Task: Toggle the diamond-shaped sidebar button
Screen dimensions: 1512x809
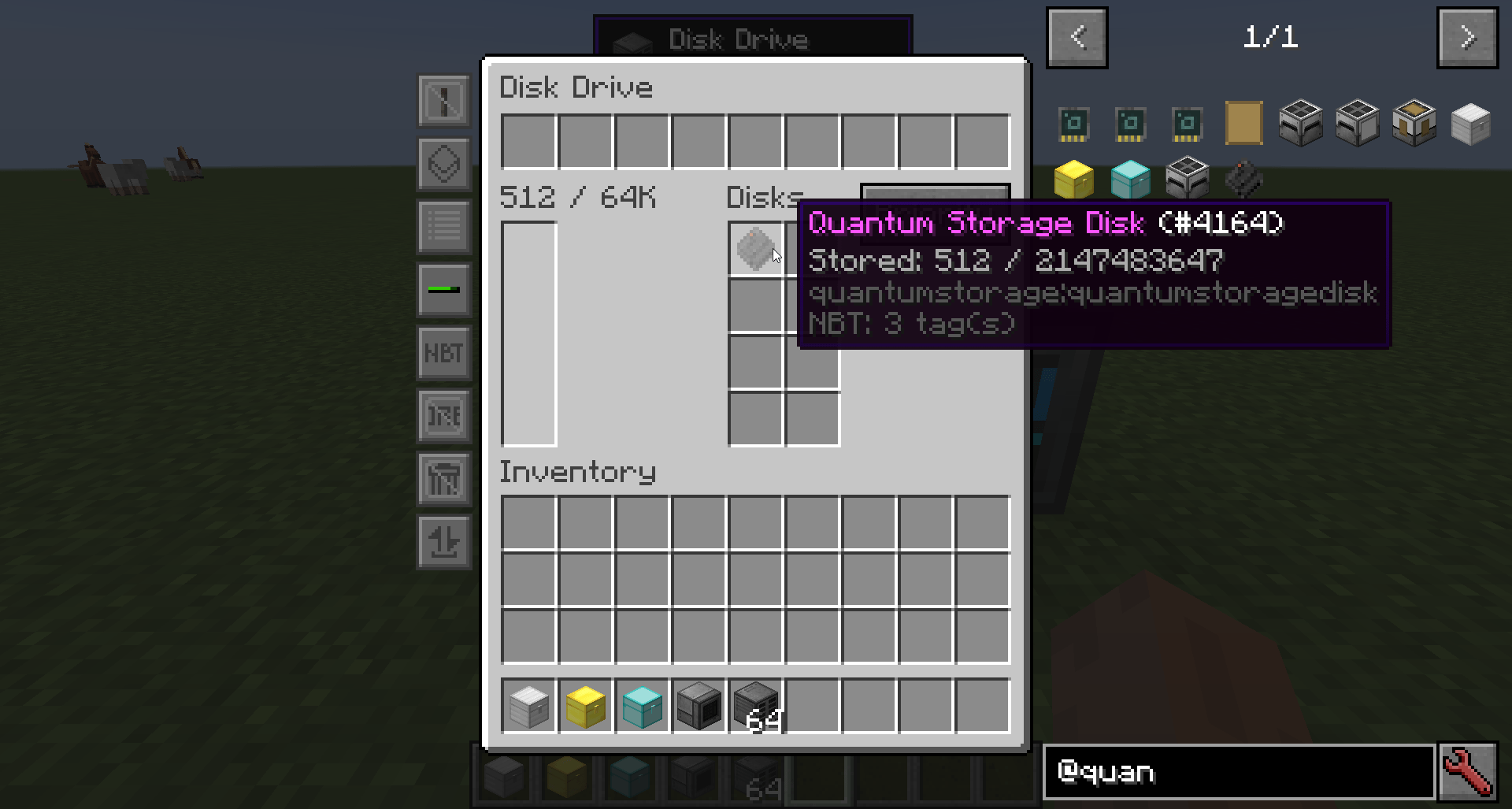Action: click(x=444, y=164)
